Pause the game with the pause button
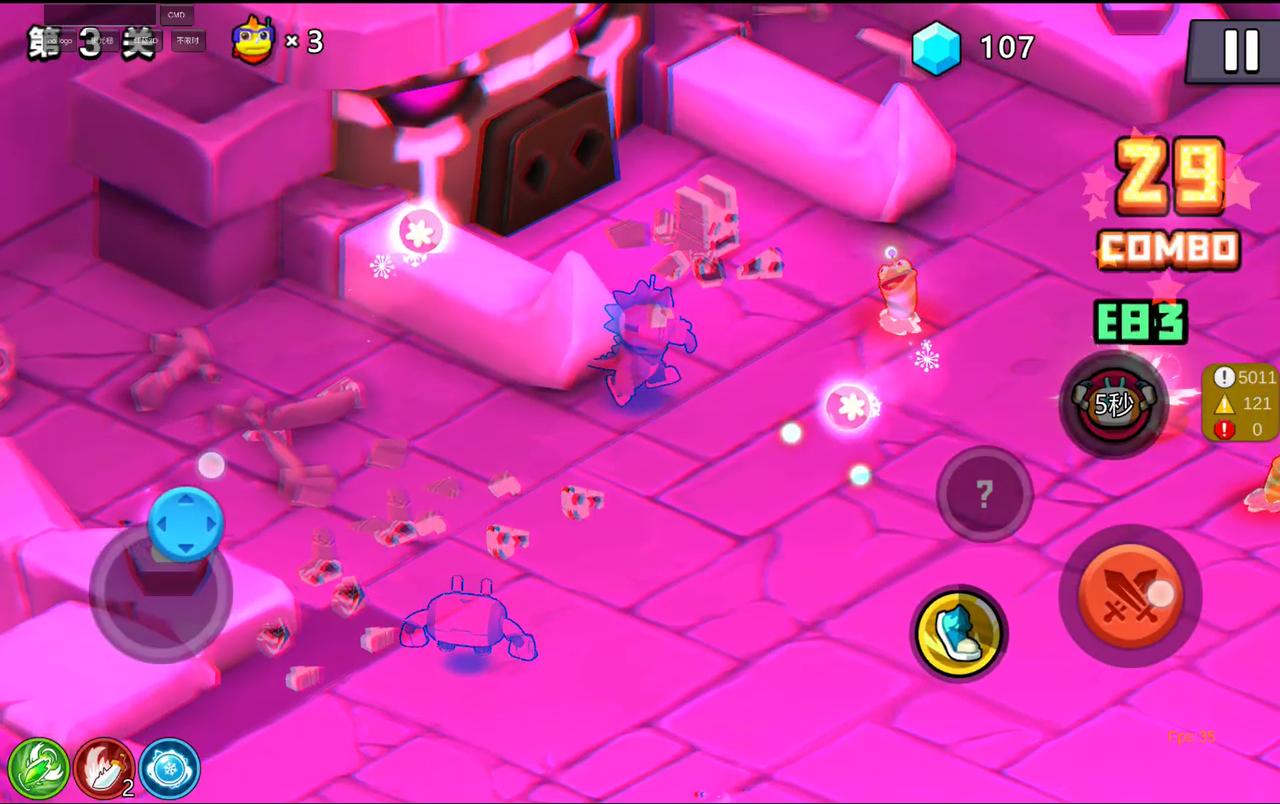 1240,49
